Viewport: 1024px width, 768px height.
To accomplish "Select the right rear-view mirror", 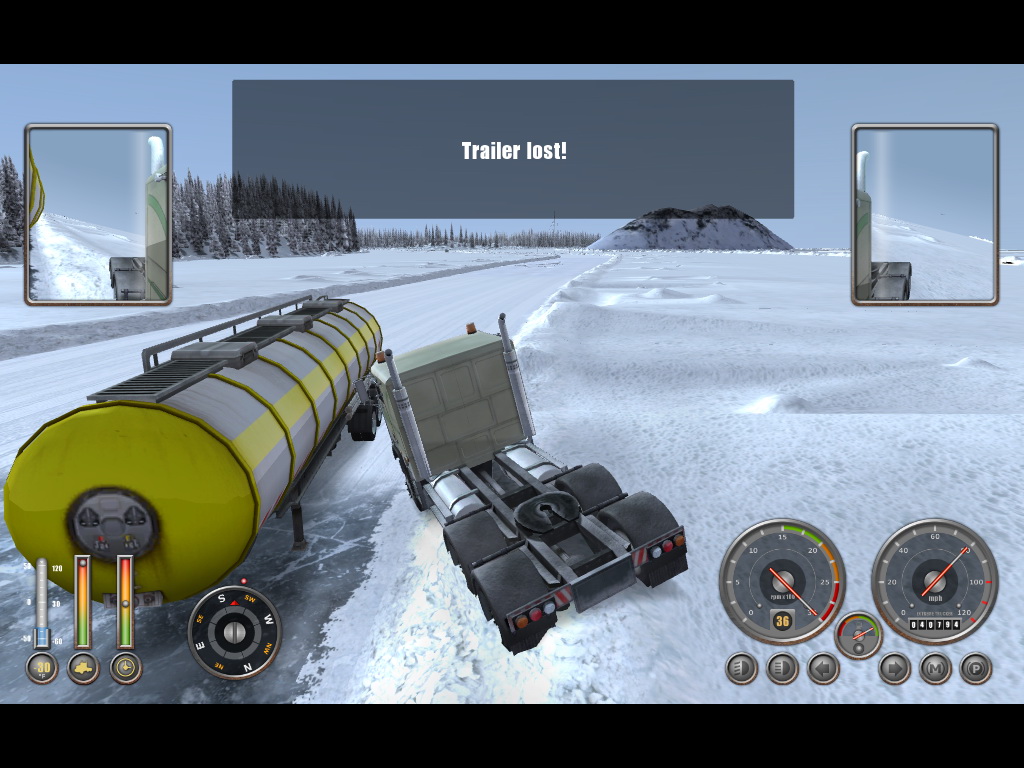I will (925, 214).
